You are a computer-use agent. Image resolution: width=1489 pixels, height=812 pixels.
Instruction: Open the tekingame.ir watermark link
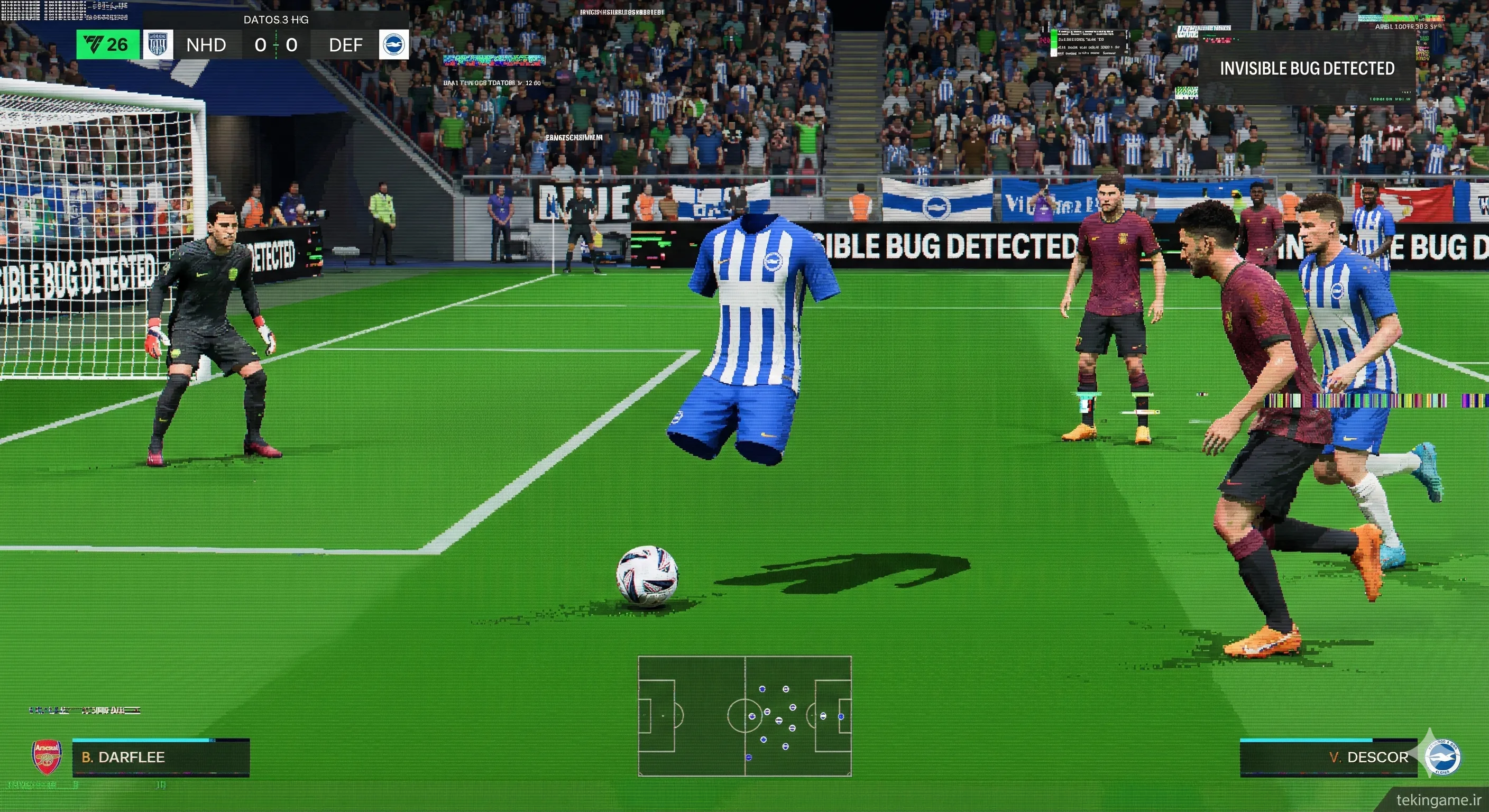[1438, 800]
